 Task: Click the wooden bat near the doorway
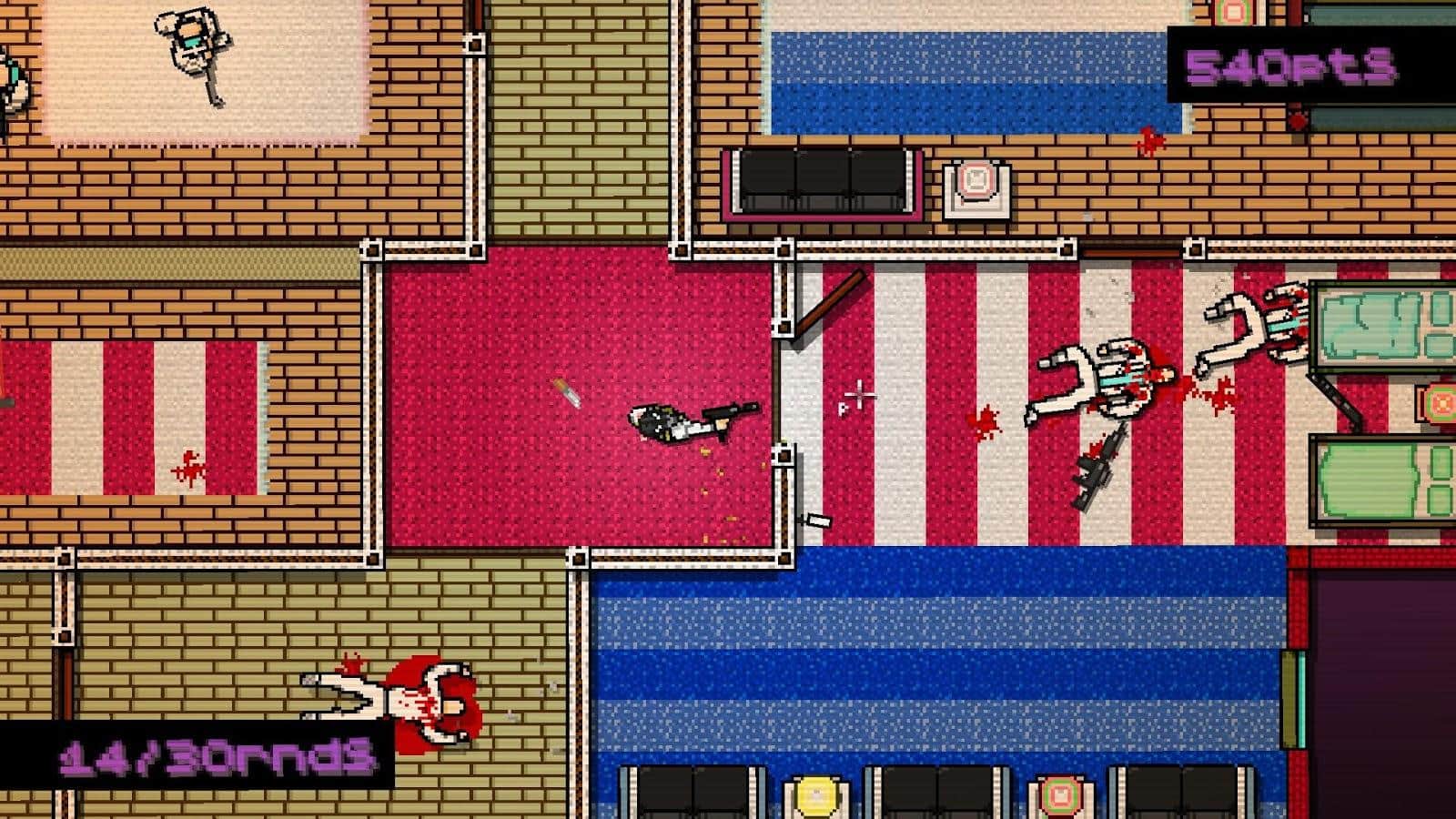coord(828,300)
